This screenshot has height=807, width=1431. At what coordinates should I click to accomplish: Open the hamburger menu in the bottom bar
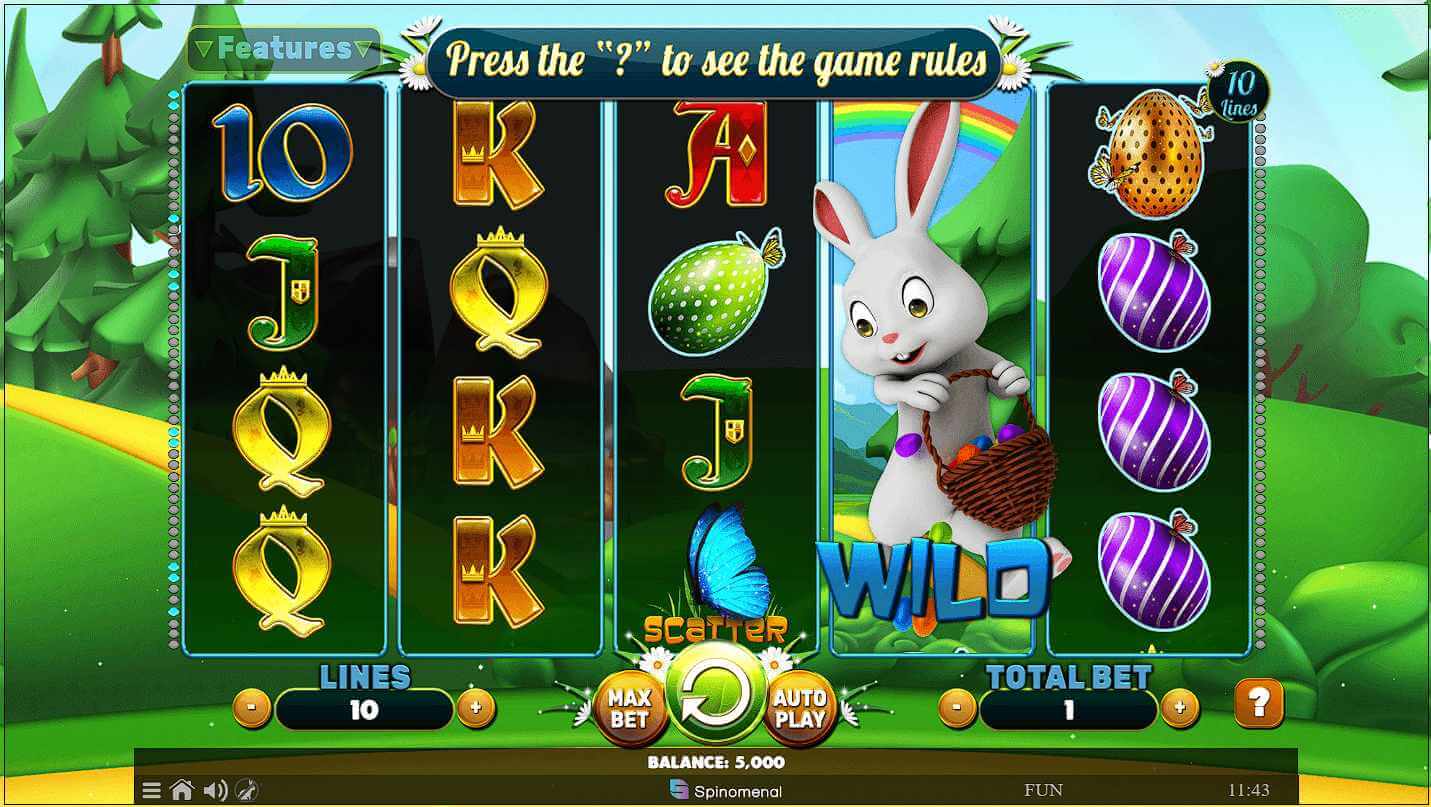(x=151, y=789)
